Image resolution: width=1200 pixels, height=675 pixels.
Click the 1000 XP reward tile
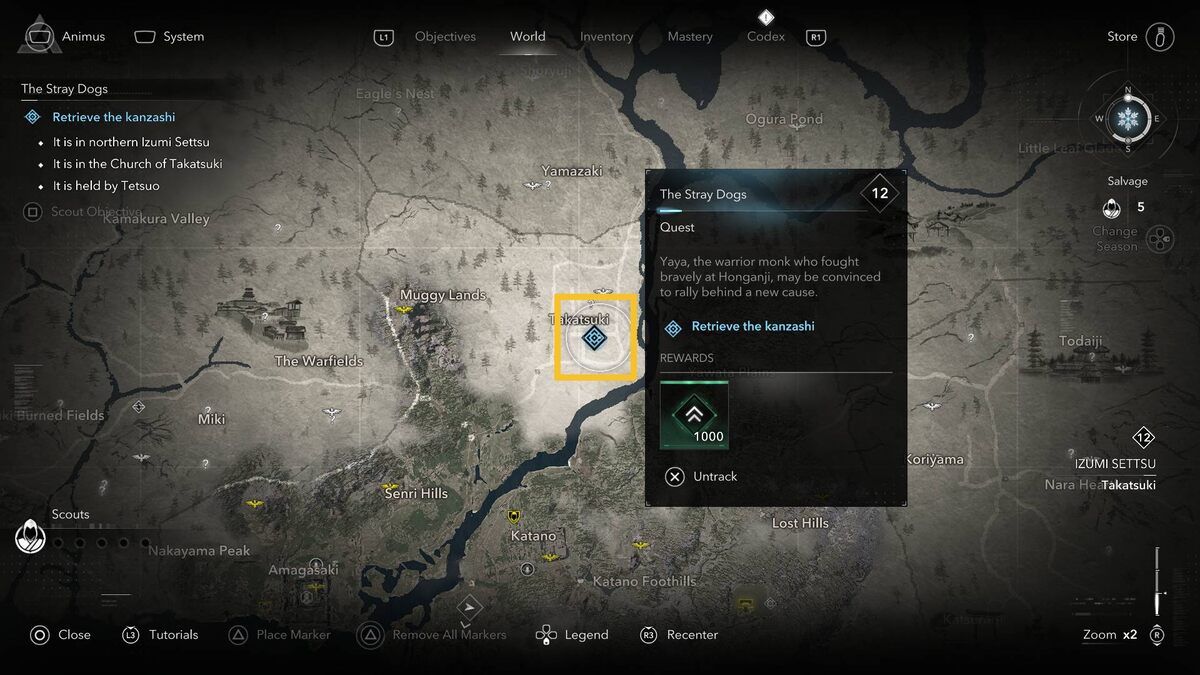click(694, 415)
